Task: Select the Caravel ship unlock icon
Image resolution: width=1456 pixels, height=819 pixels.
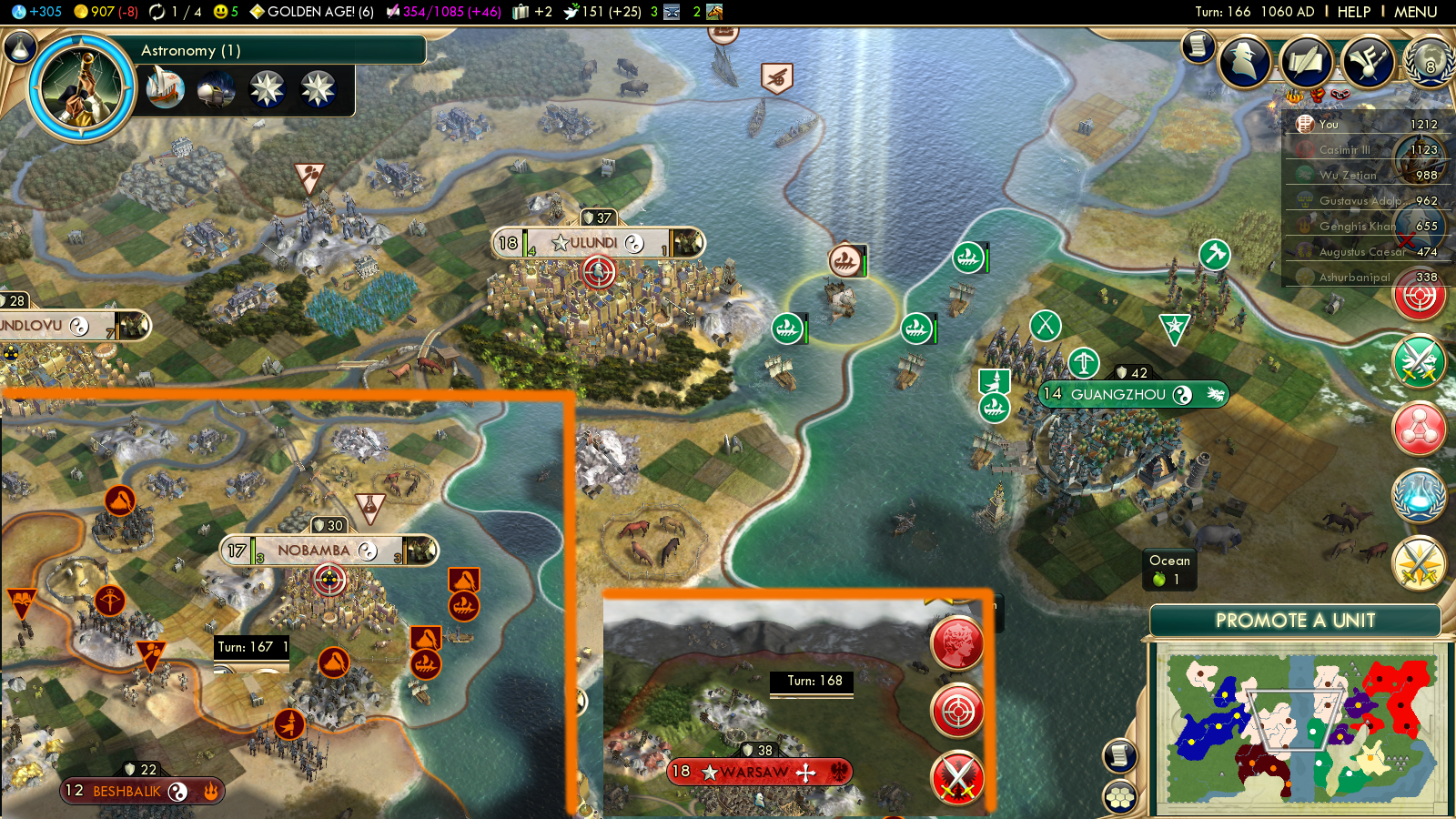Action: coord(166,89)
